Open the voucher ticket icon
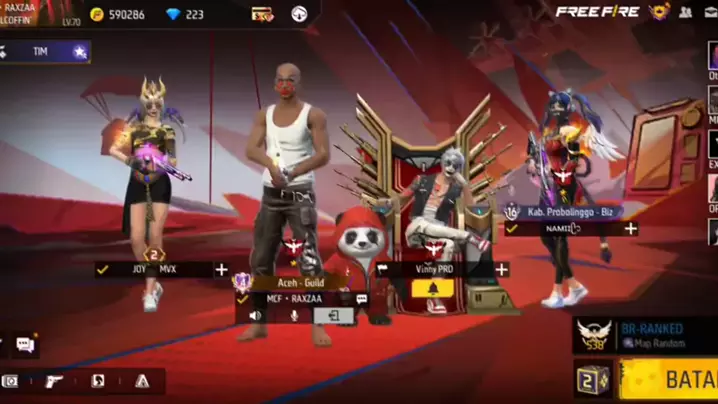 263,14
